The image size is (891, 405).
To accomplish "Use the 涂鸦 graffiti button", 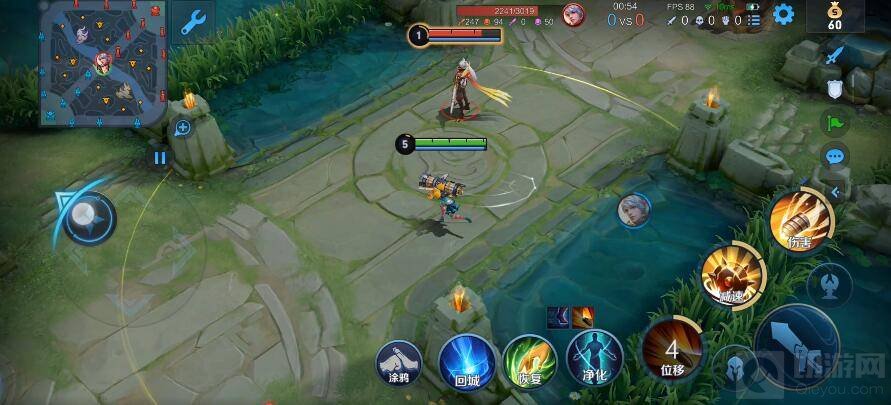I will tap(401, 359).
